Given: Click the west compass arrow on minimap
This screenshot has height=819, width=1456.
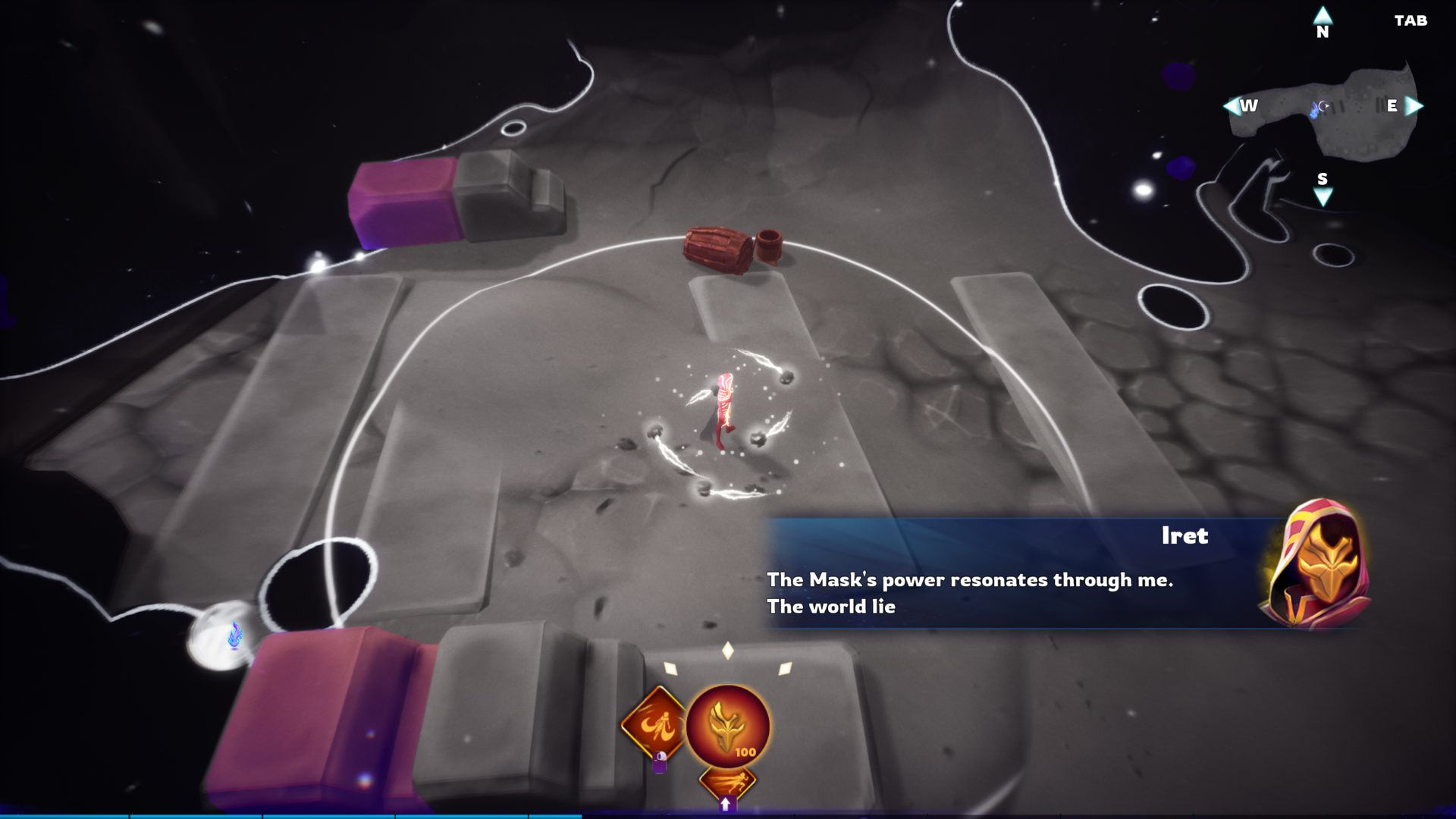Looking at the screenshot, I should 1232,106.
